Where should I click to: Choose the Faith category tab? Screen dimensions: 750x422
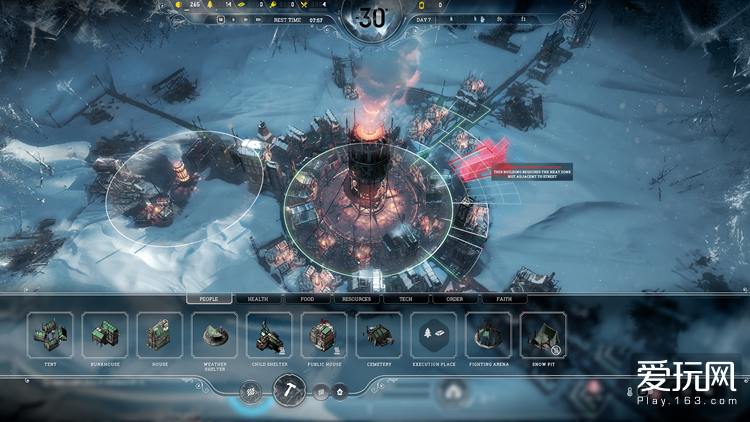click(503, 298)
